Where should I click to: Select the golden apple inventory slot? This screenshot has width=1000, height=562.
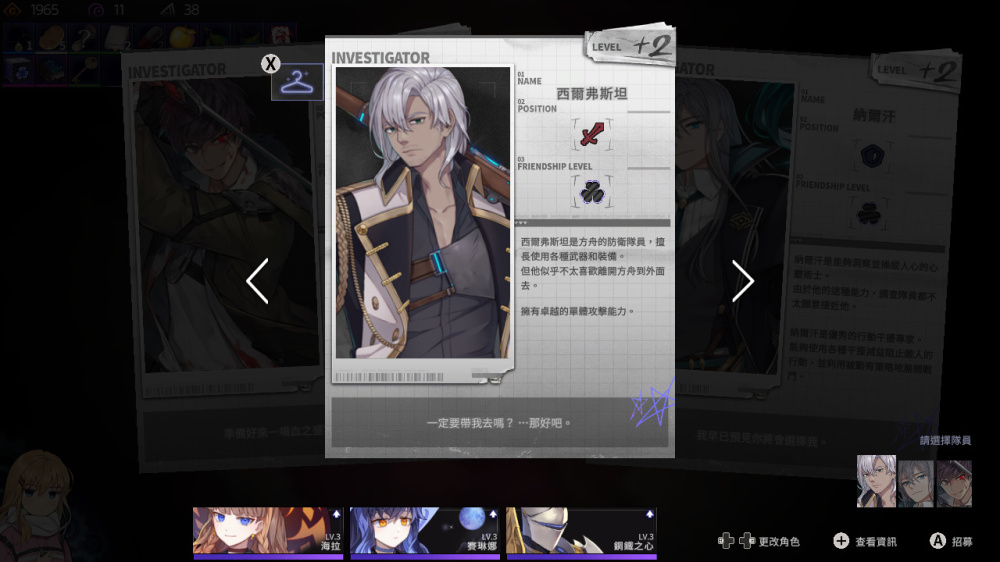click(181, 36)
